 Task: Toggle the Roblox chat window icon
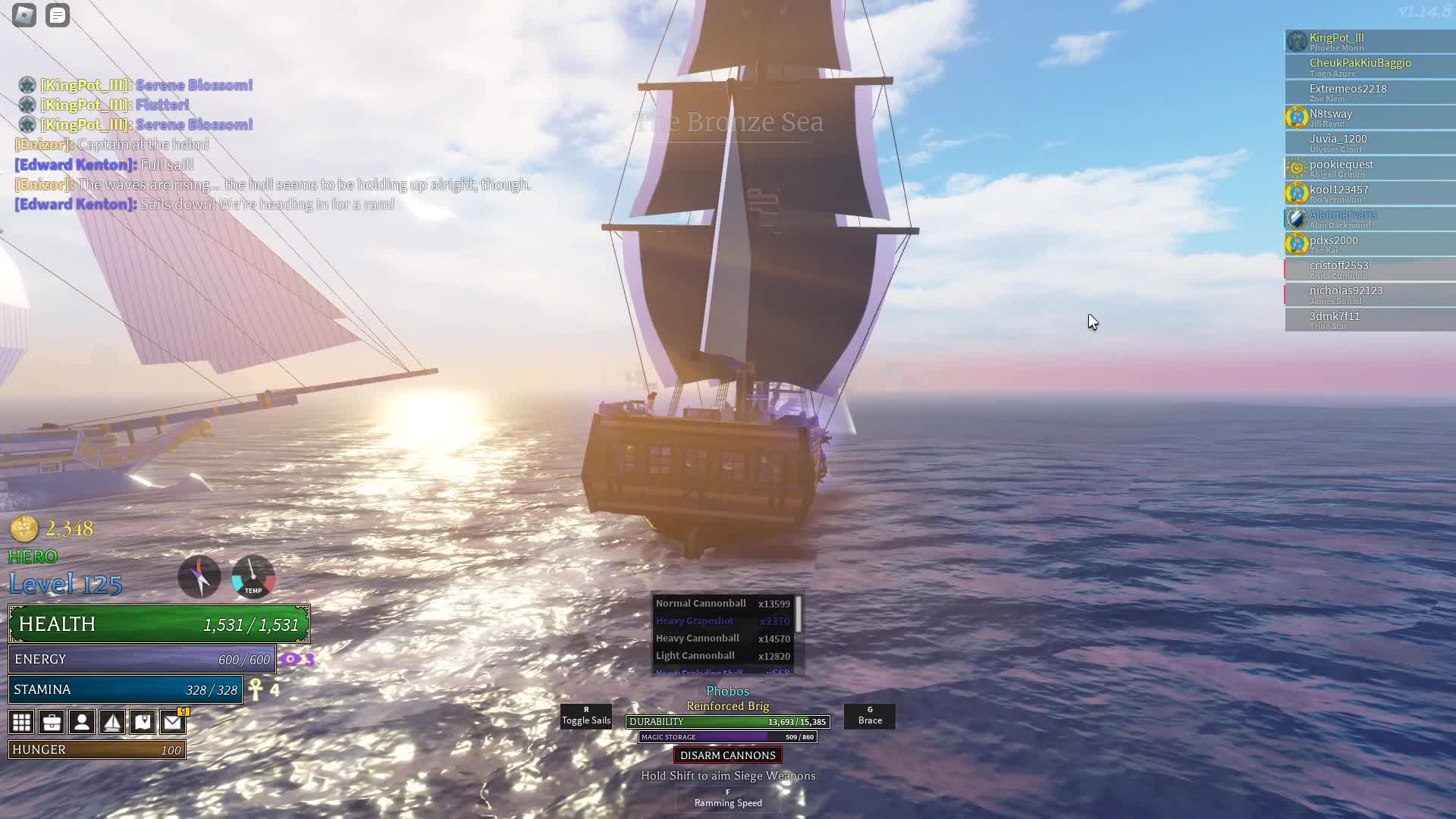pos(58,15)
